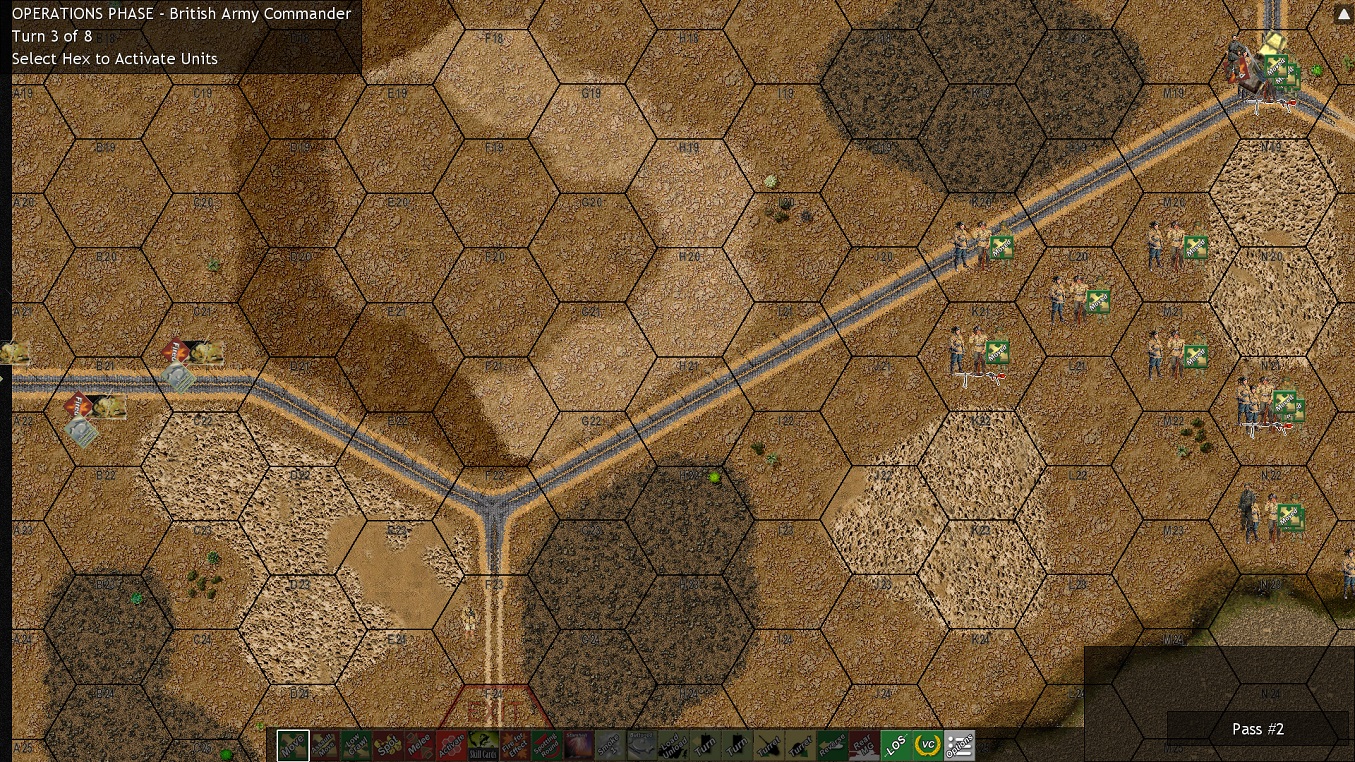Choose the Reverse movement order
Image resolution: width=1355 pixels, height=762 pixels.
click(833, 745)
